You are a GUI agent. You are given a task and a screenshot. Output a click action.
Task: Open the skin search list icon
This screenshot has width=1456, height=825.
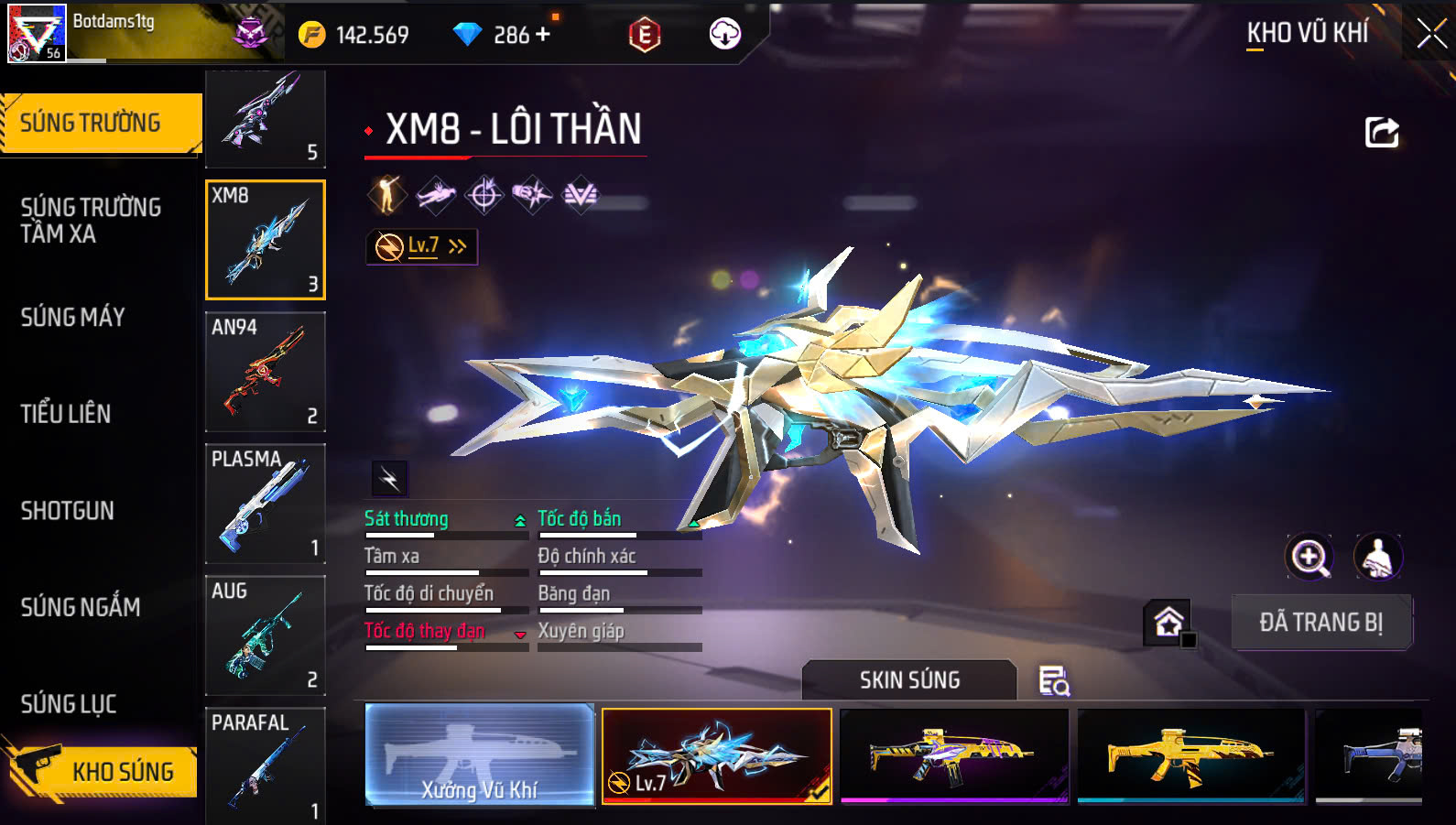(1053, 681)
